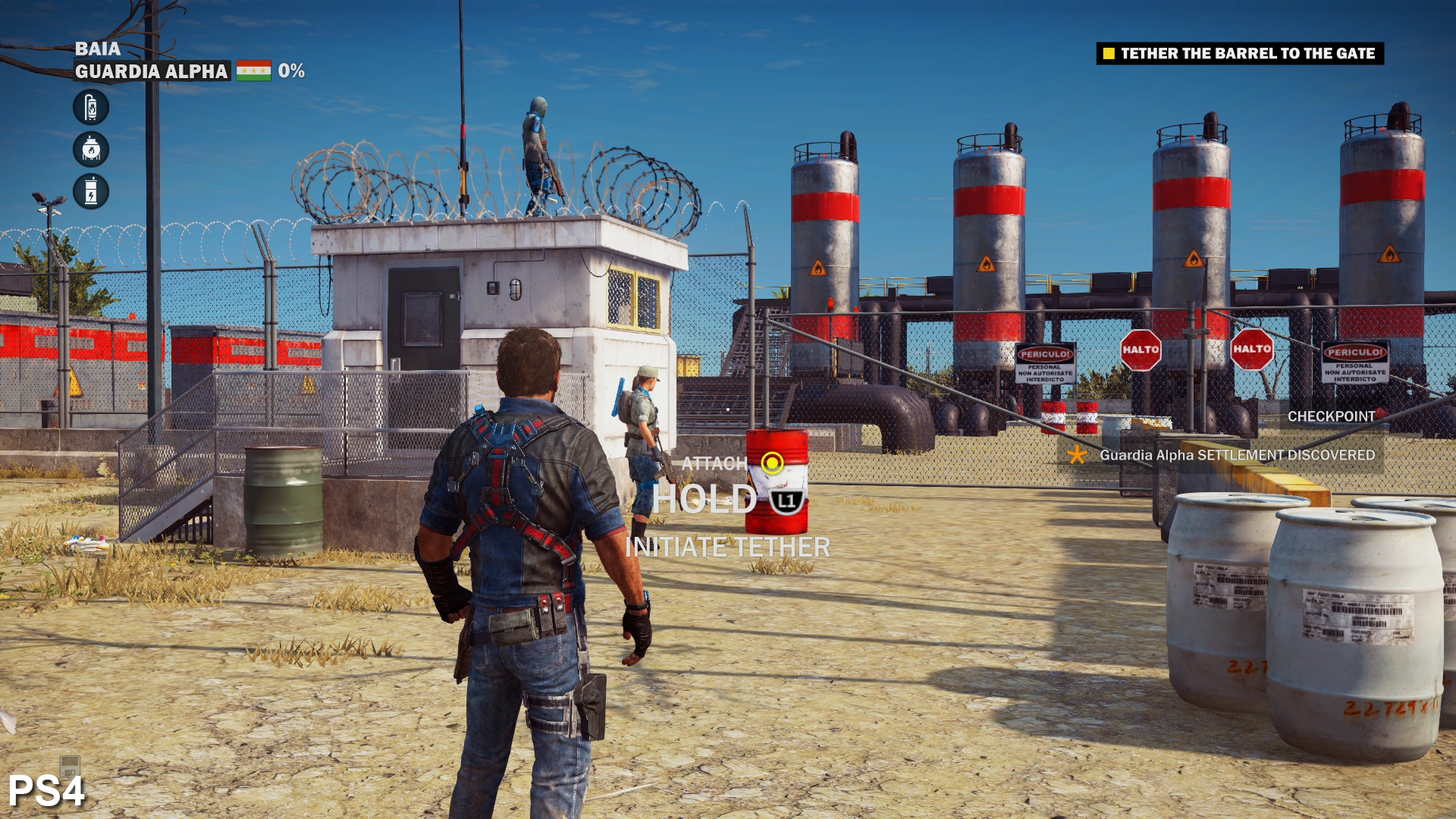Click the flag icon beside GUARDIA ALPHA

tap(253, 72)
